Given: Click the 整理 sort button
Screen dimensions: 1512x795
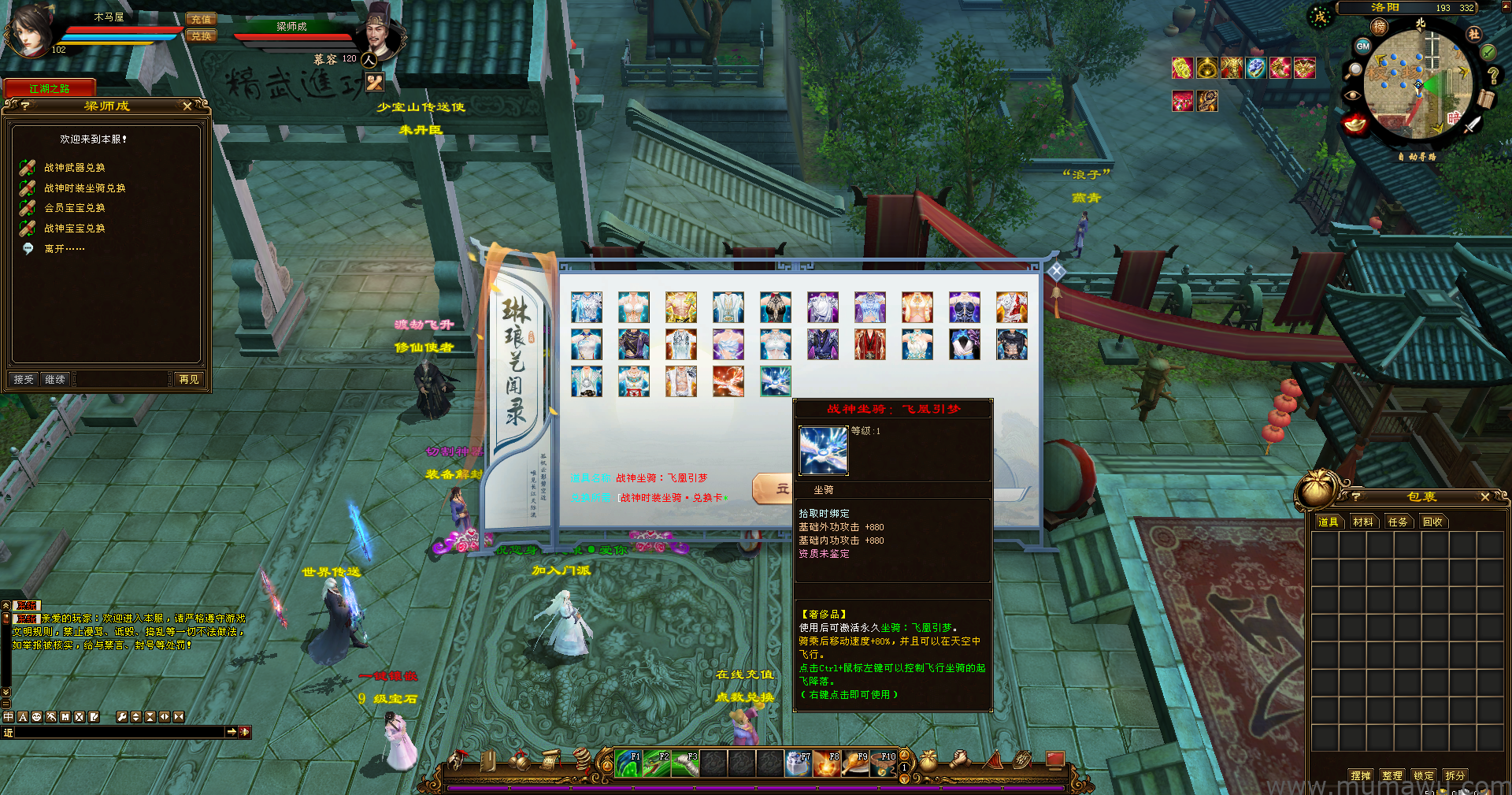Looking at the screenshot, I should click(1392, 775).
